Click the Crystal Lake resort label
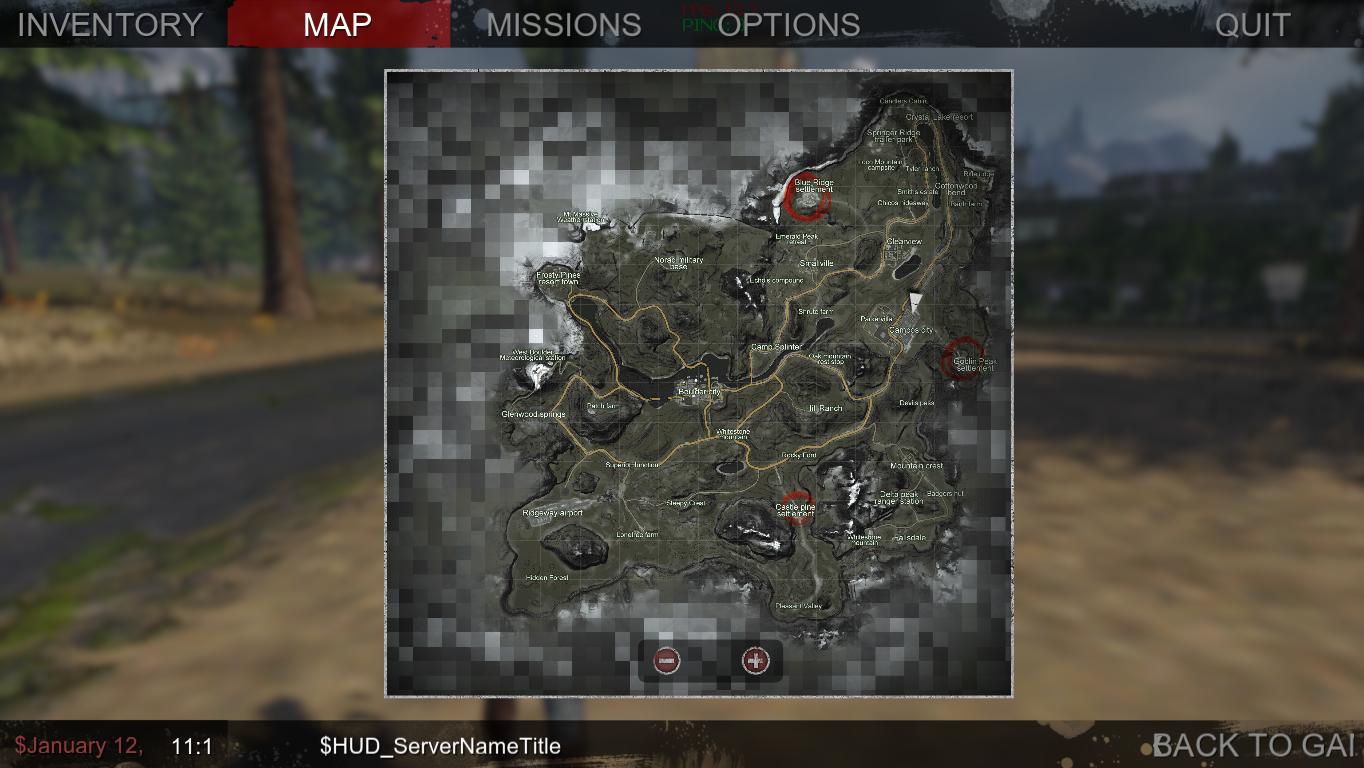1364x768 pixels. [x=938, y=115]
